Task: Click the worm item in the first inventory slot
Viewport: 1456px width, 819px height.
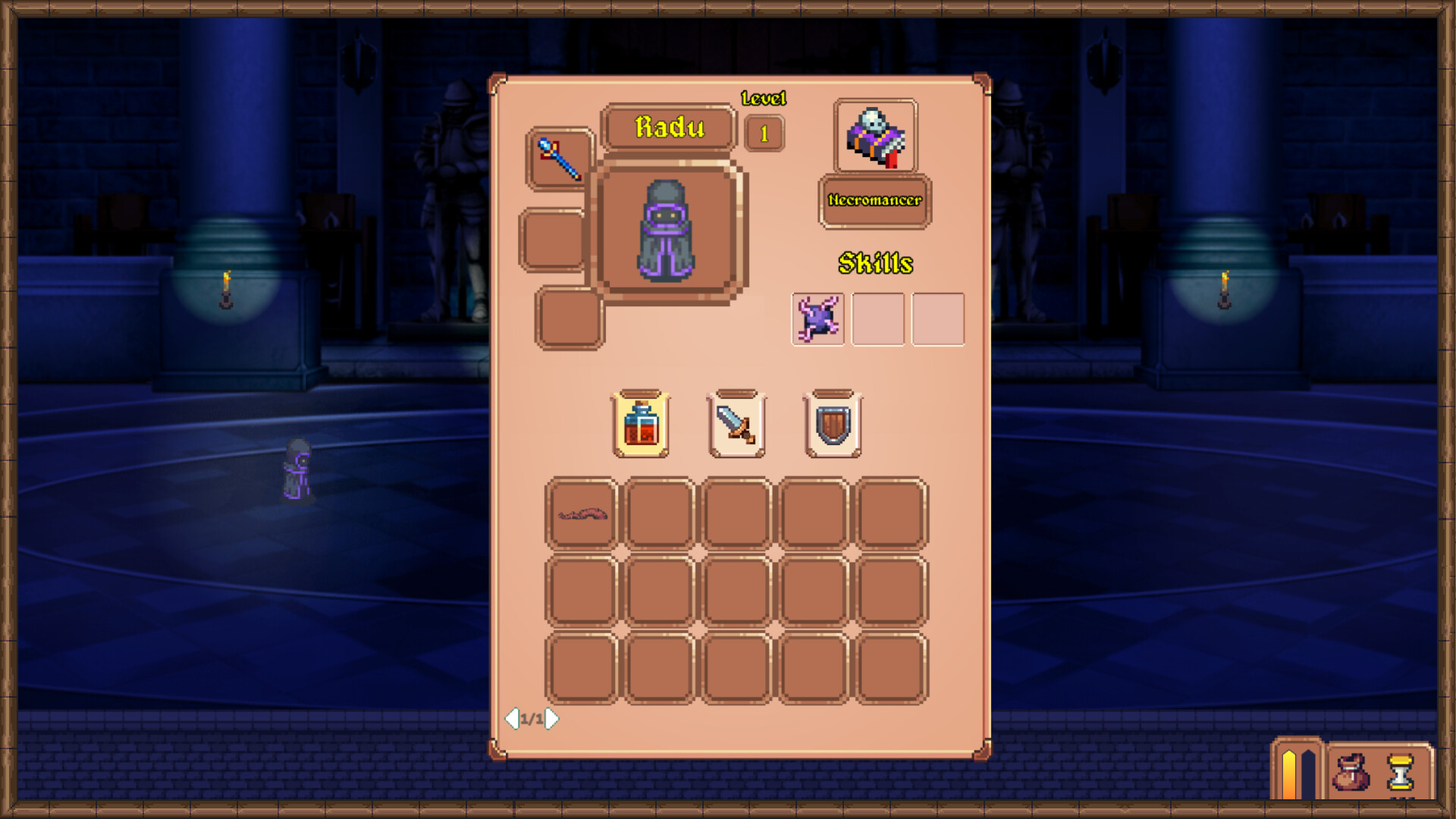Action: pos(581,513)
